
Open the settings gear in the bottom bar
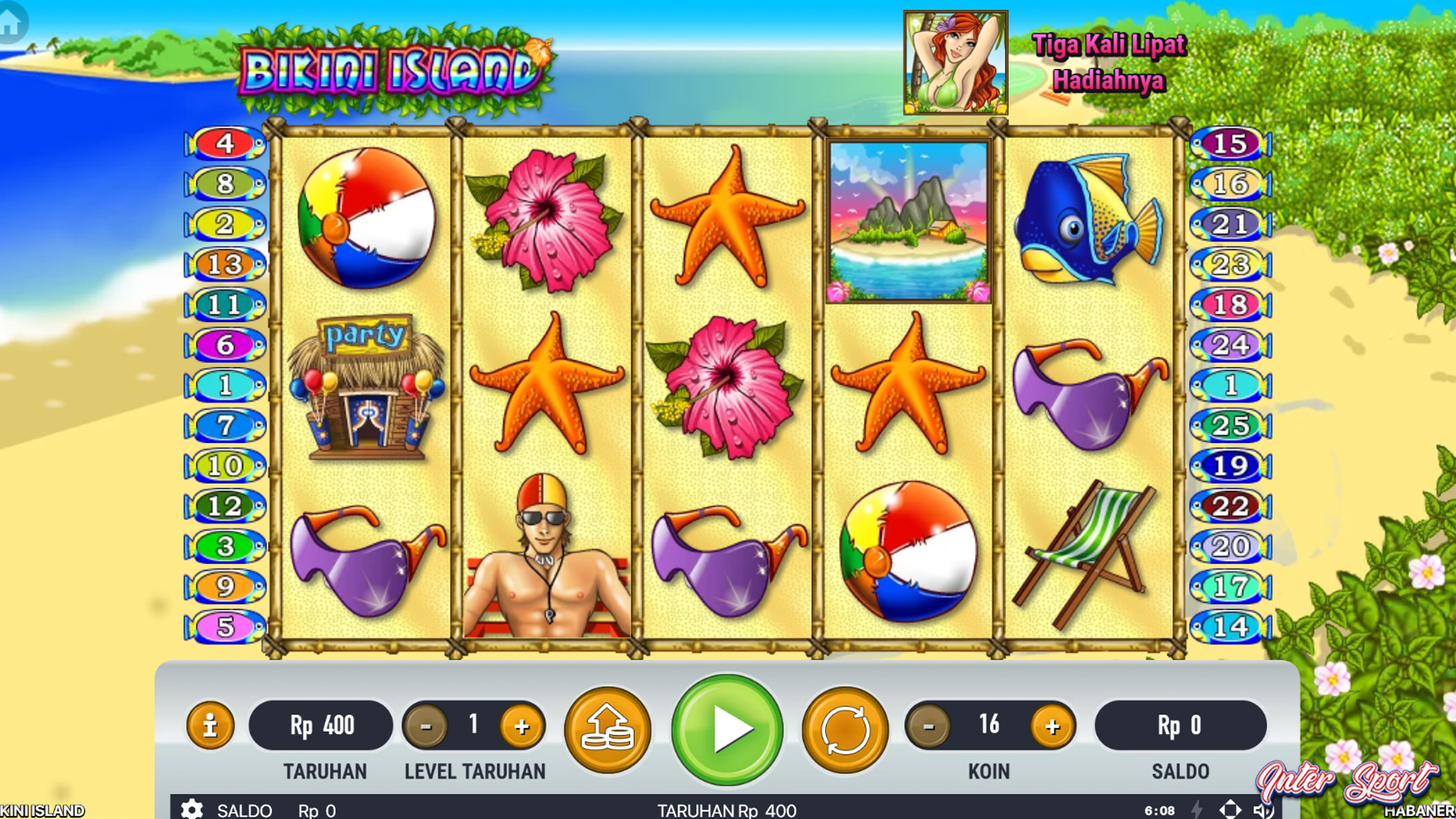click(x=192, y=810)
